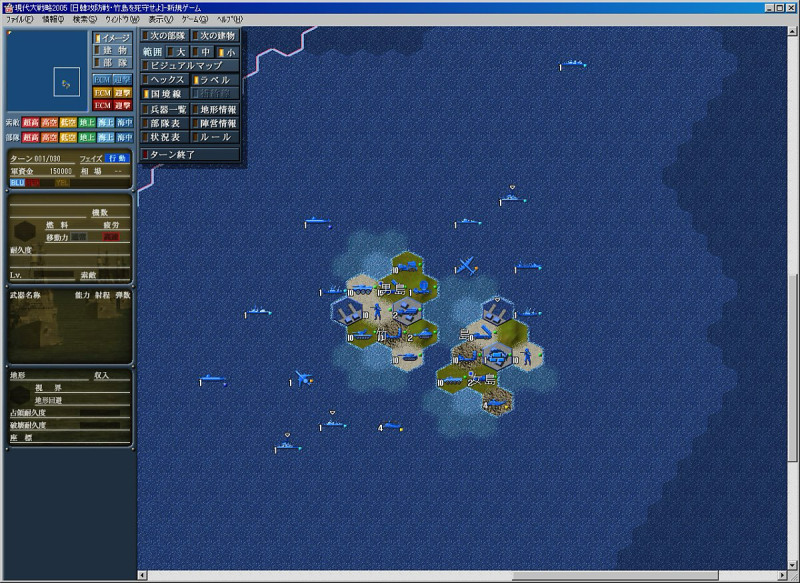Viewport: 800px width, 583px height.
Task: View the ルール rules
Action: tap(215, 137)
